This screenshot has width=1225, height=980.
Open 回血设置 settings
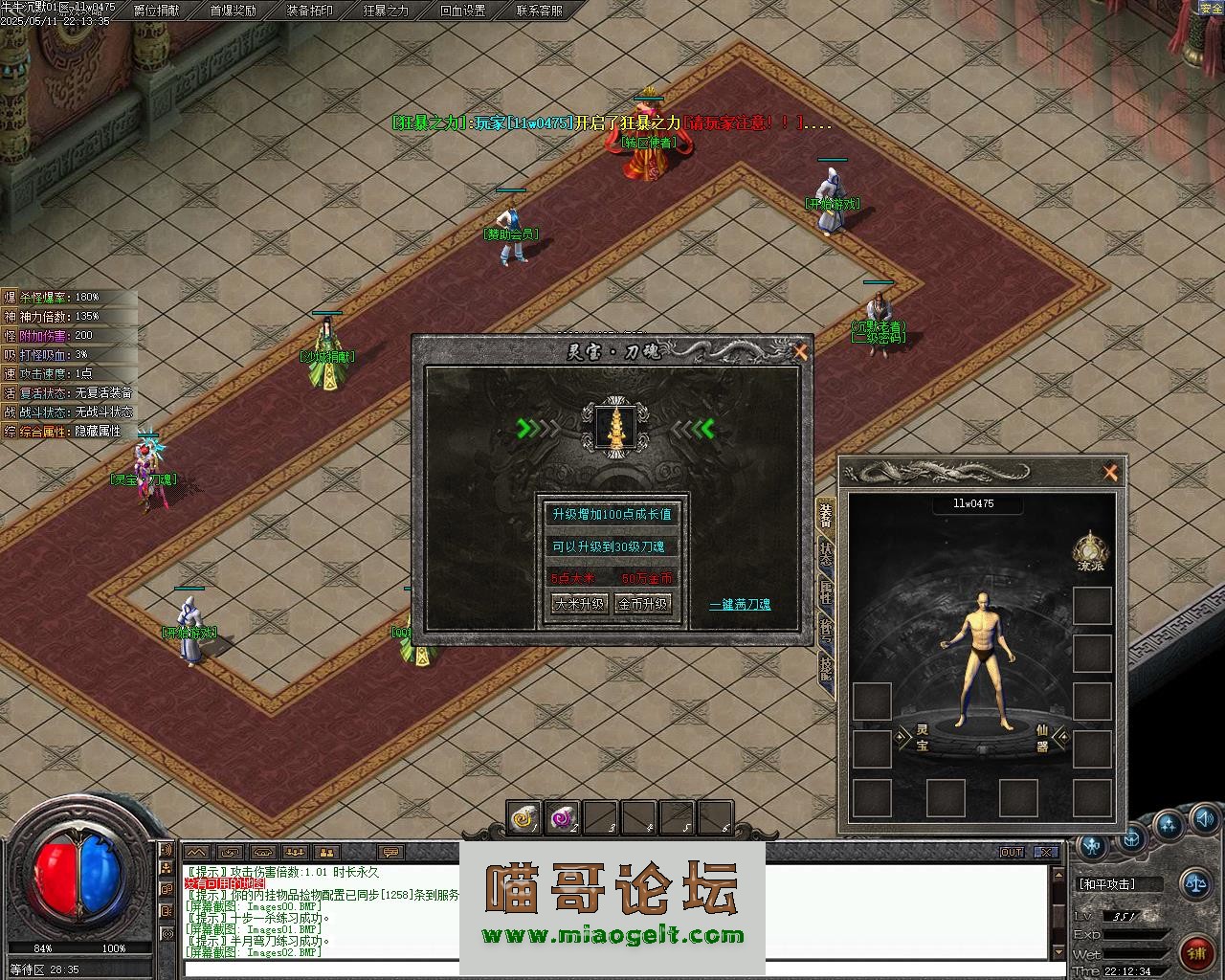click(462, 11)
